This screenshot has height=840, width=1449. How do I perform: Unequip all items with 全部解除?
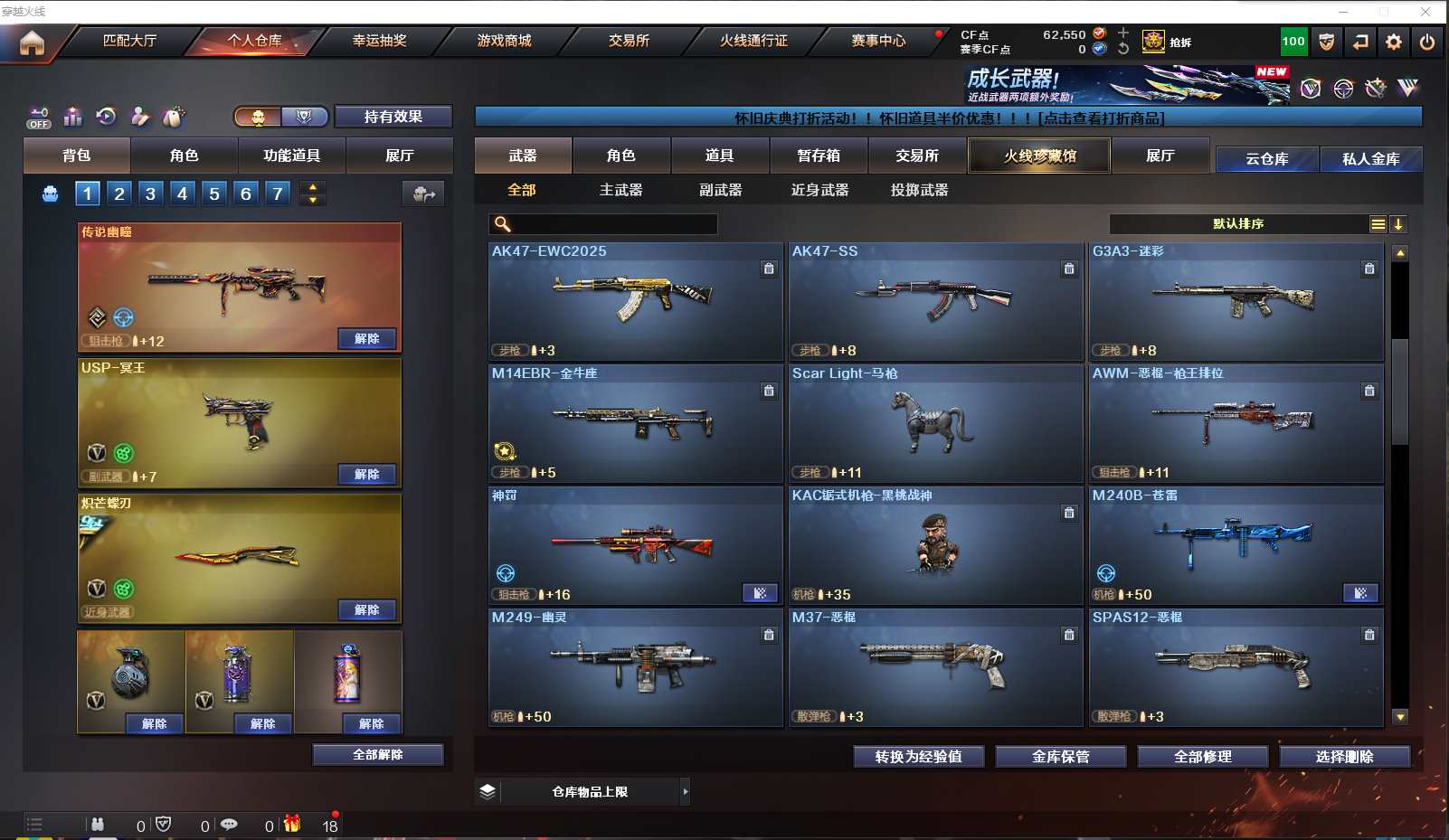378,755
